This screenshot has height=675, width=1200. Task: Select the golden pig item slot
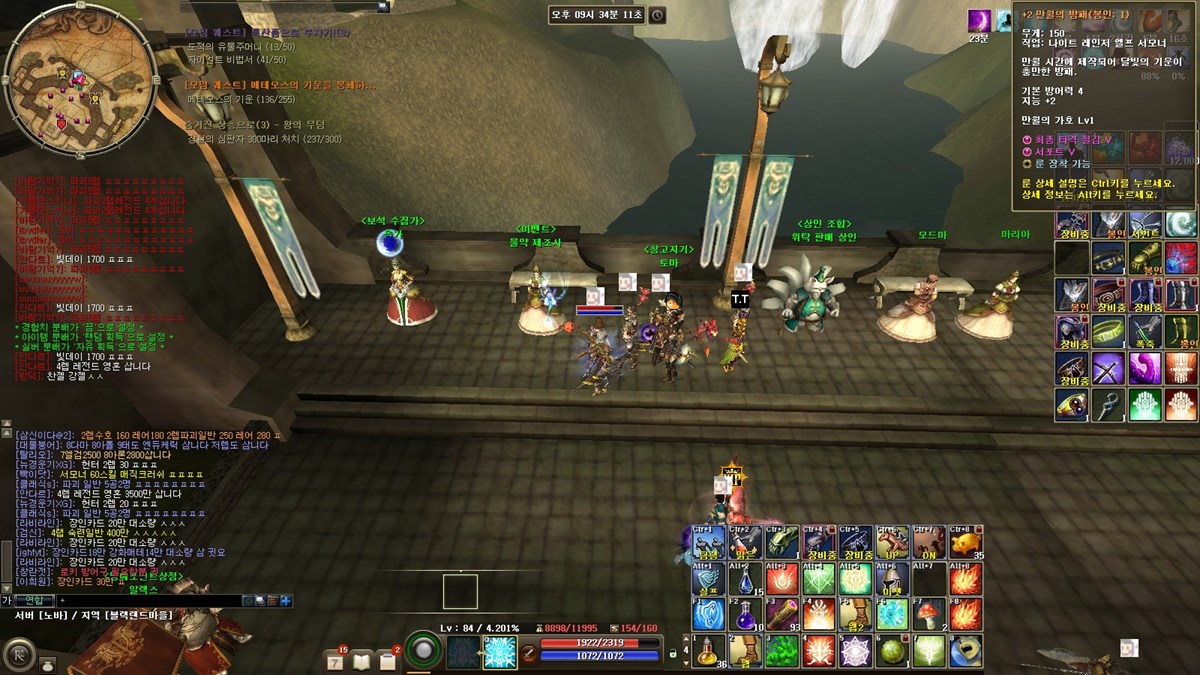point(965,542)
